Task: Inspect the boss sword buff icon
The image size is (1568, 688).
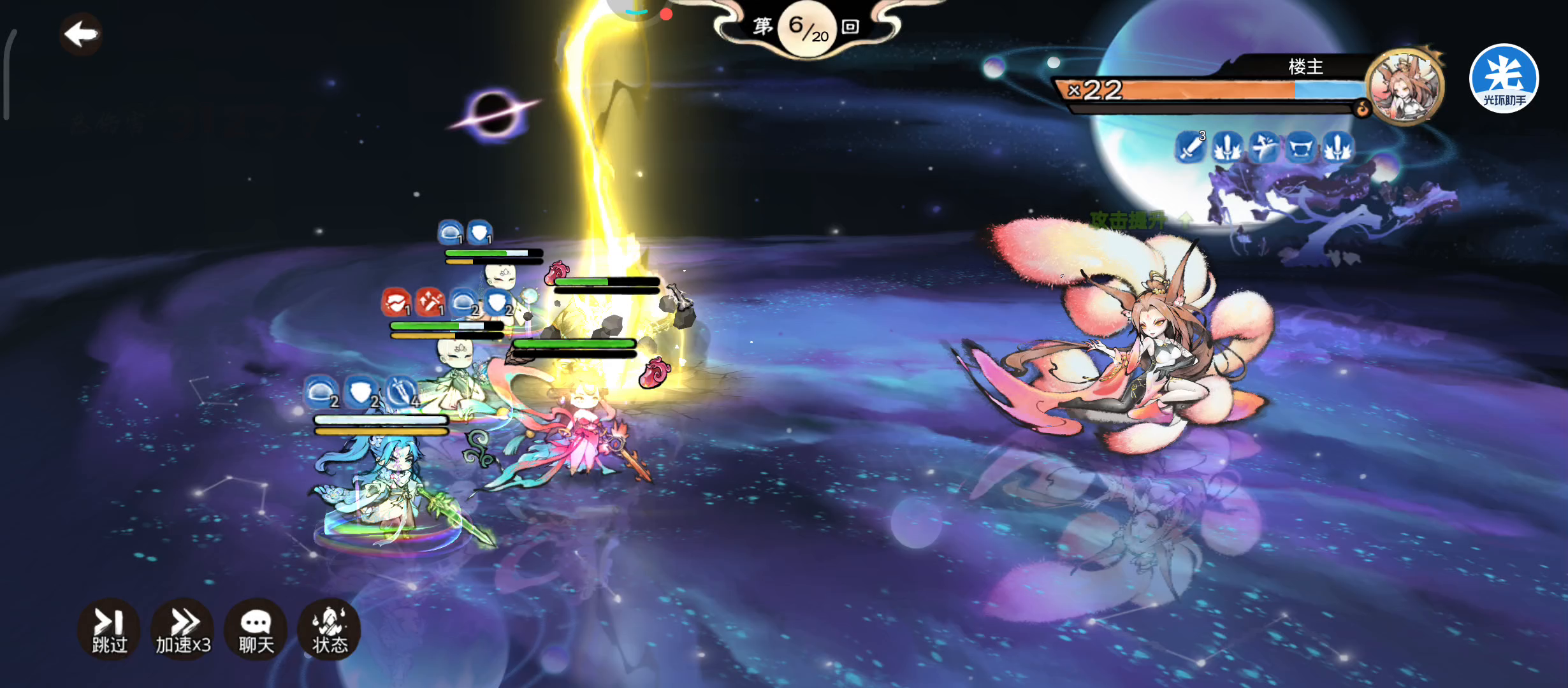Action: (1189, 148)
